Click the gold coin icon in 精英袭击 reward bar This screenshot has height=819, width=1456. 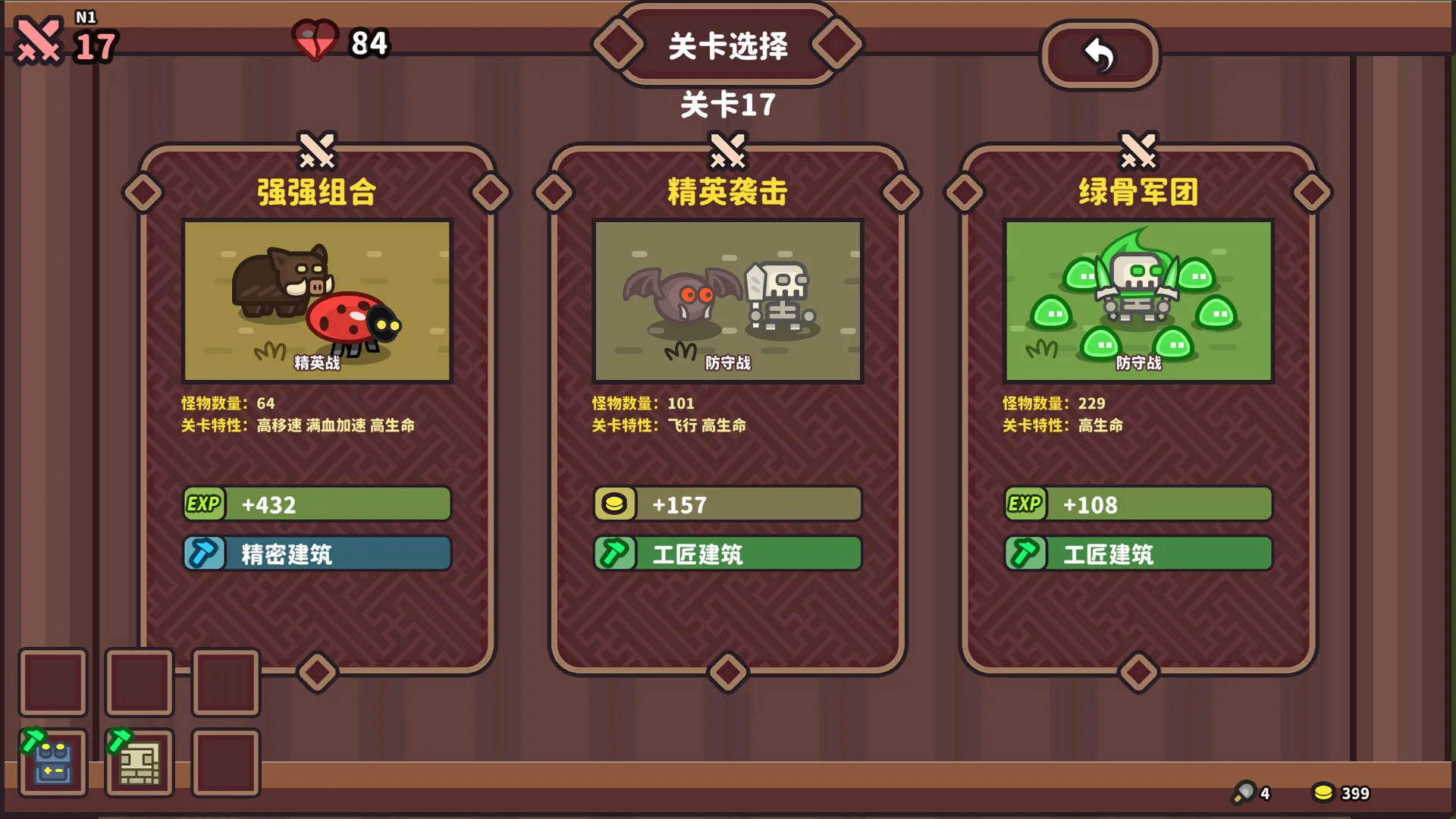click(x=614, y=504)
